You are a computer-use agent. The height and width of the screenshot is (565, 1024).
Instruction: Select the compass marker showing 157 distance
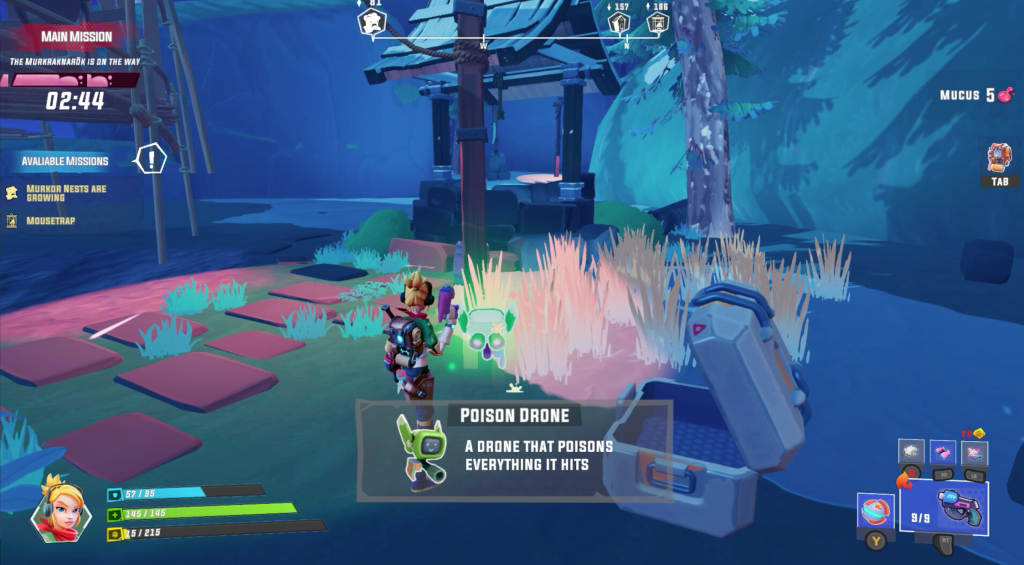619,21
